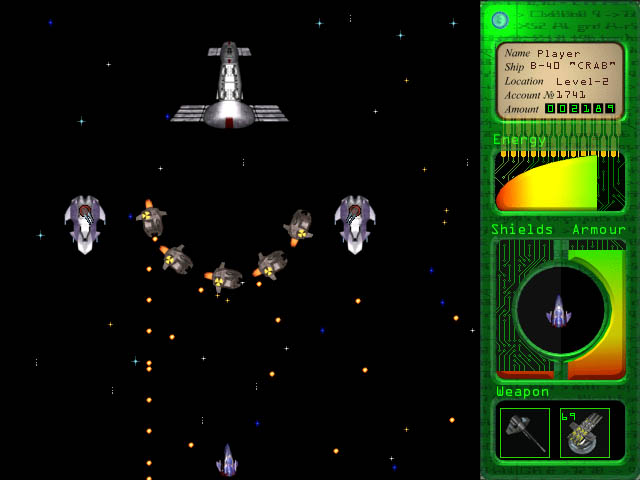Select the missile launcher weapon slot

click(x=585, y=432)
